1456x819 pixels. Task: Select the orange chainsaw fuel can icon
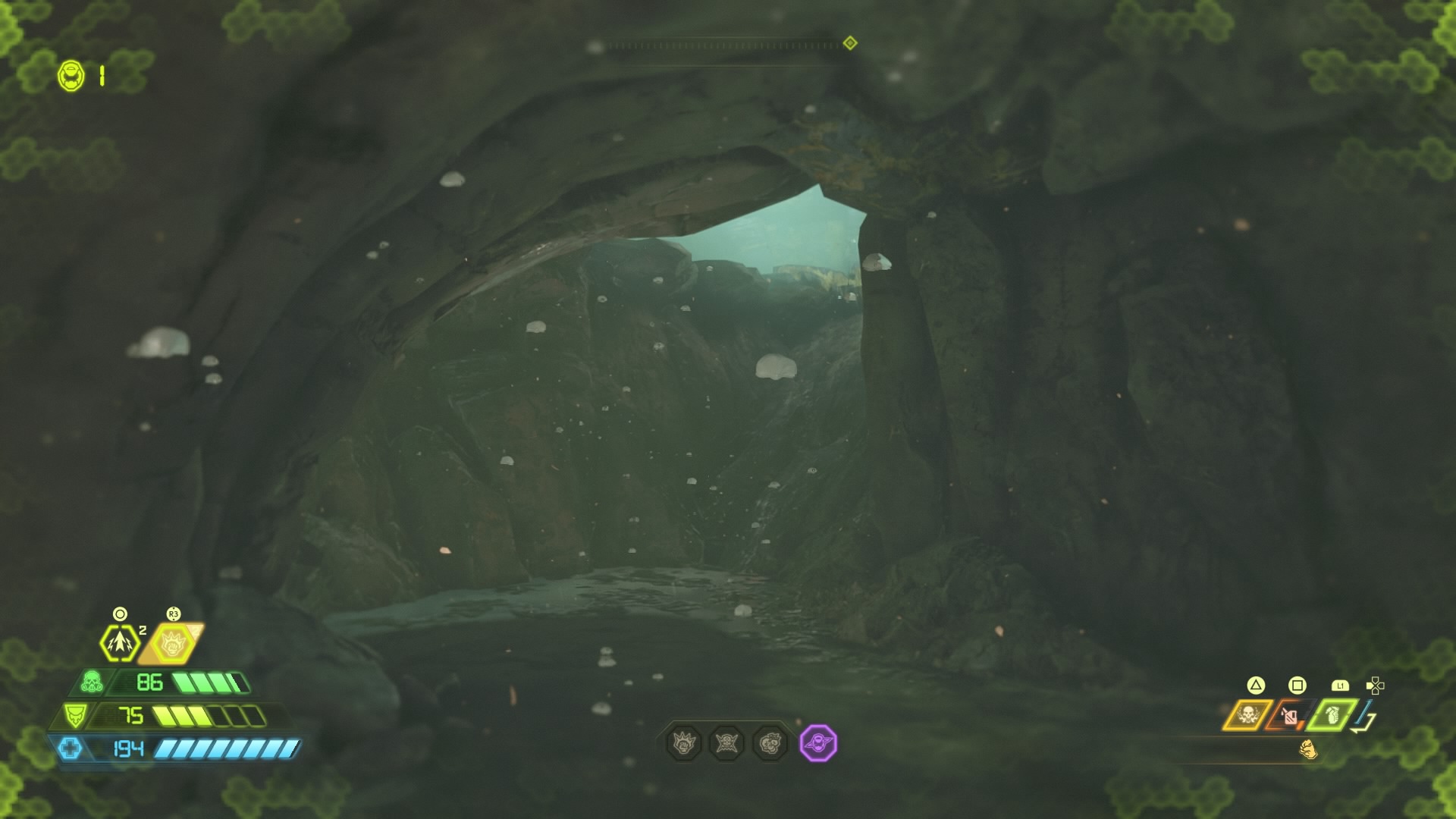pyautogui.click(x=1290, y=715)
